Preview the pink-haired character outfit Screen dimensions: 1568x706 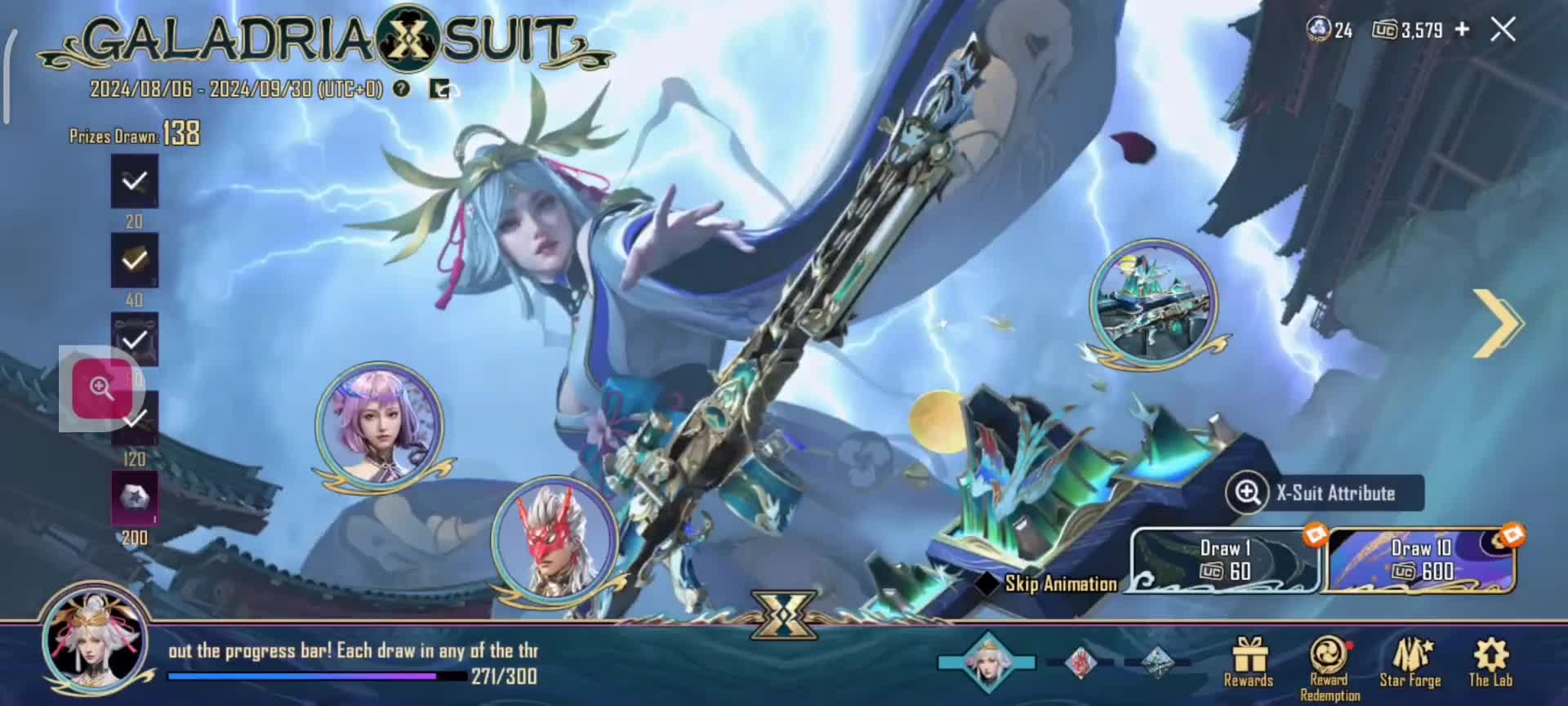click(380, 425)
